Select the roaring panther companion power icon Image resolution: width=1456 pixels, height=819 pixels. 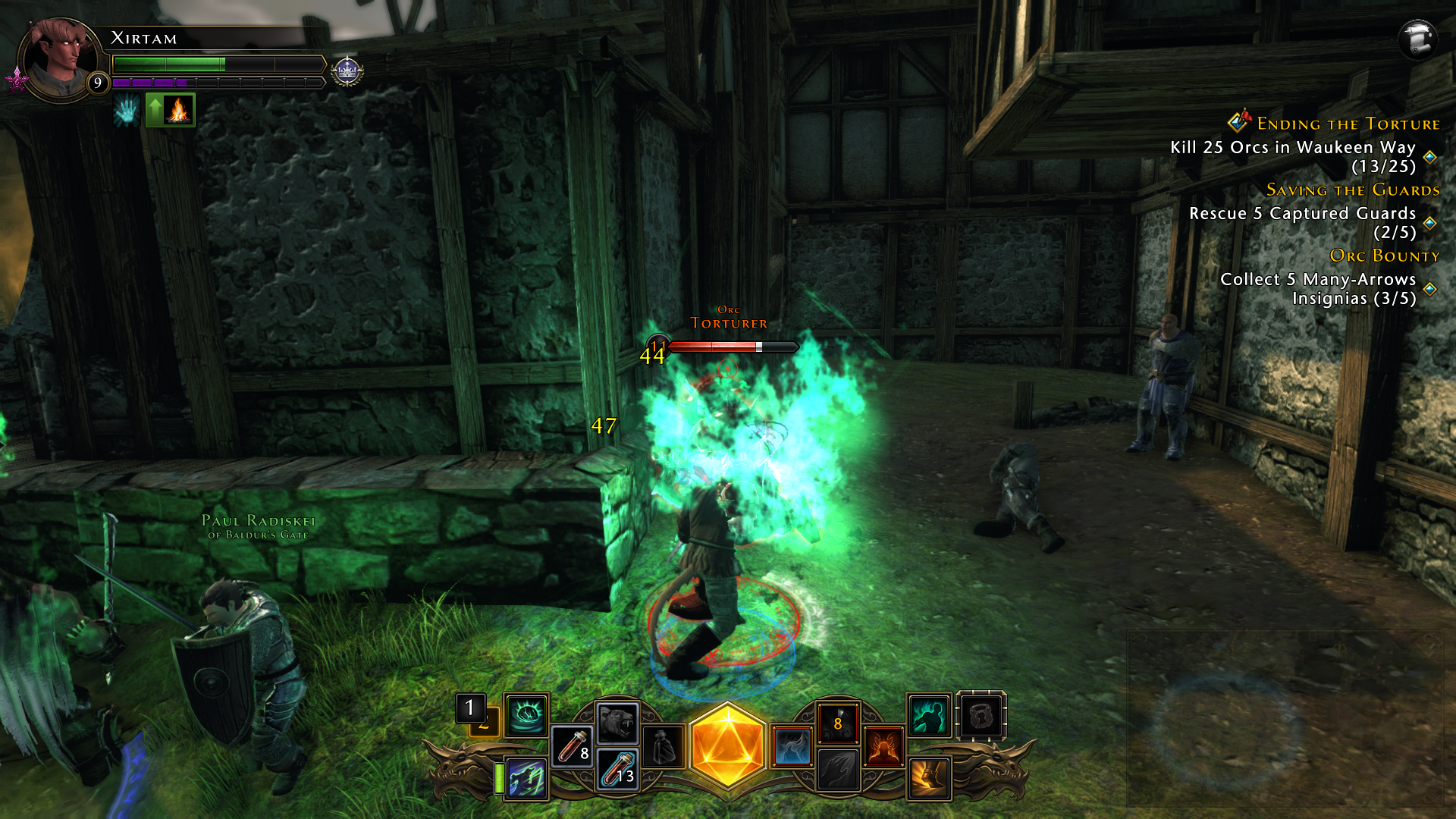click(x=616, y=723)
